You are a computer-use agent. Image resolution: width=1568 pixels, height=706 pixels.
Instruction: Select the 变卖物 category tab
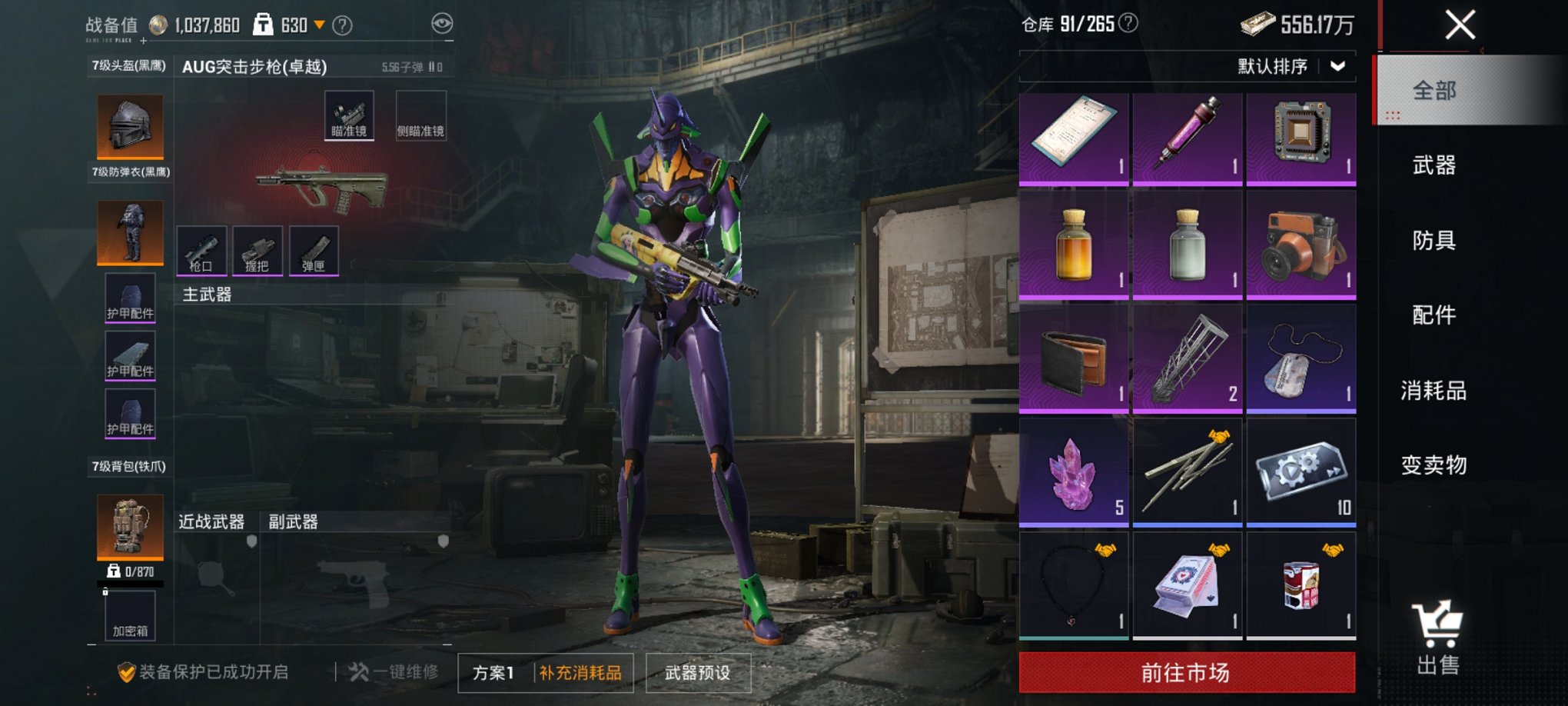pyautogui.click(x=1433, y=465)
